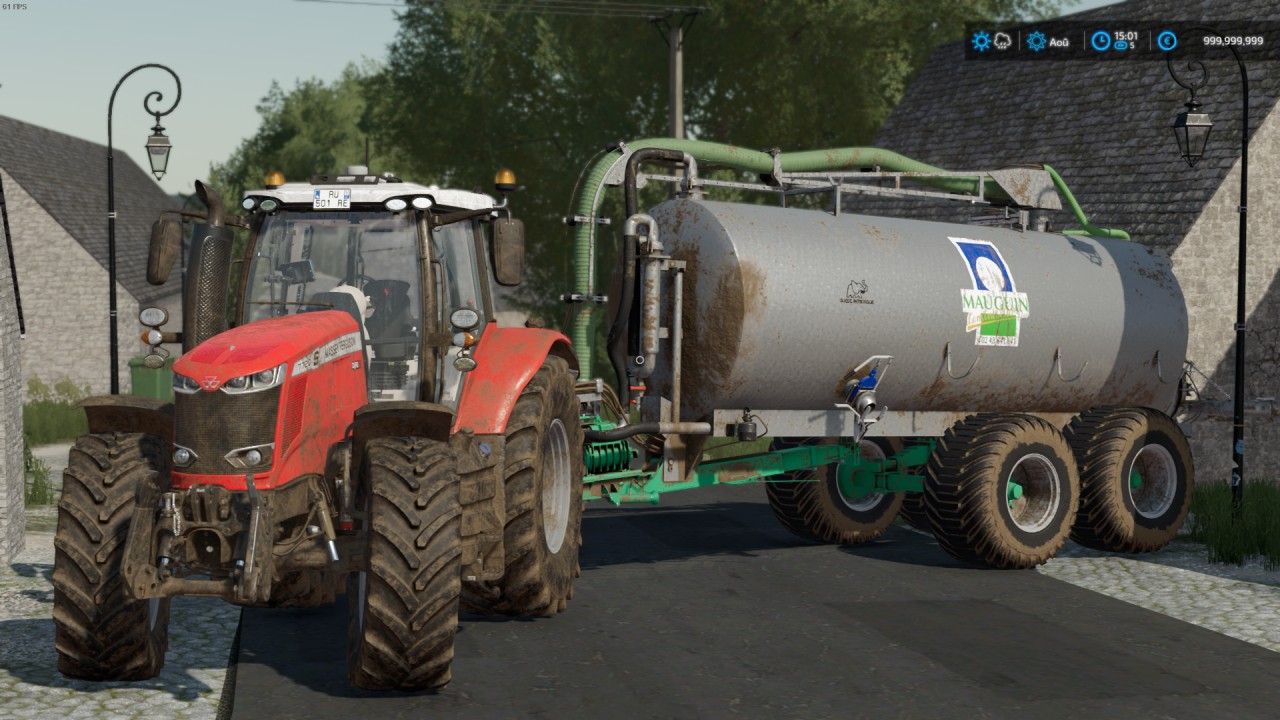
Task: Click the Aoû month label
Action: click(x=1060, y=42)
